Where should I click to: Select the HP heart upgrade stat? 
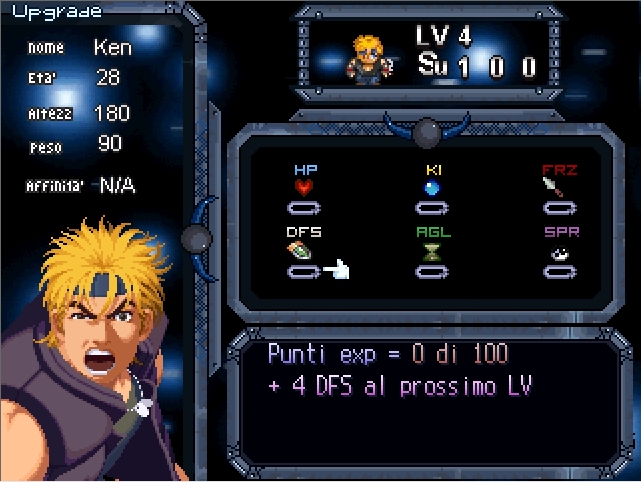[x=304, y=187]
